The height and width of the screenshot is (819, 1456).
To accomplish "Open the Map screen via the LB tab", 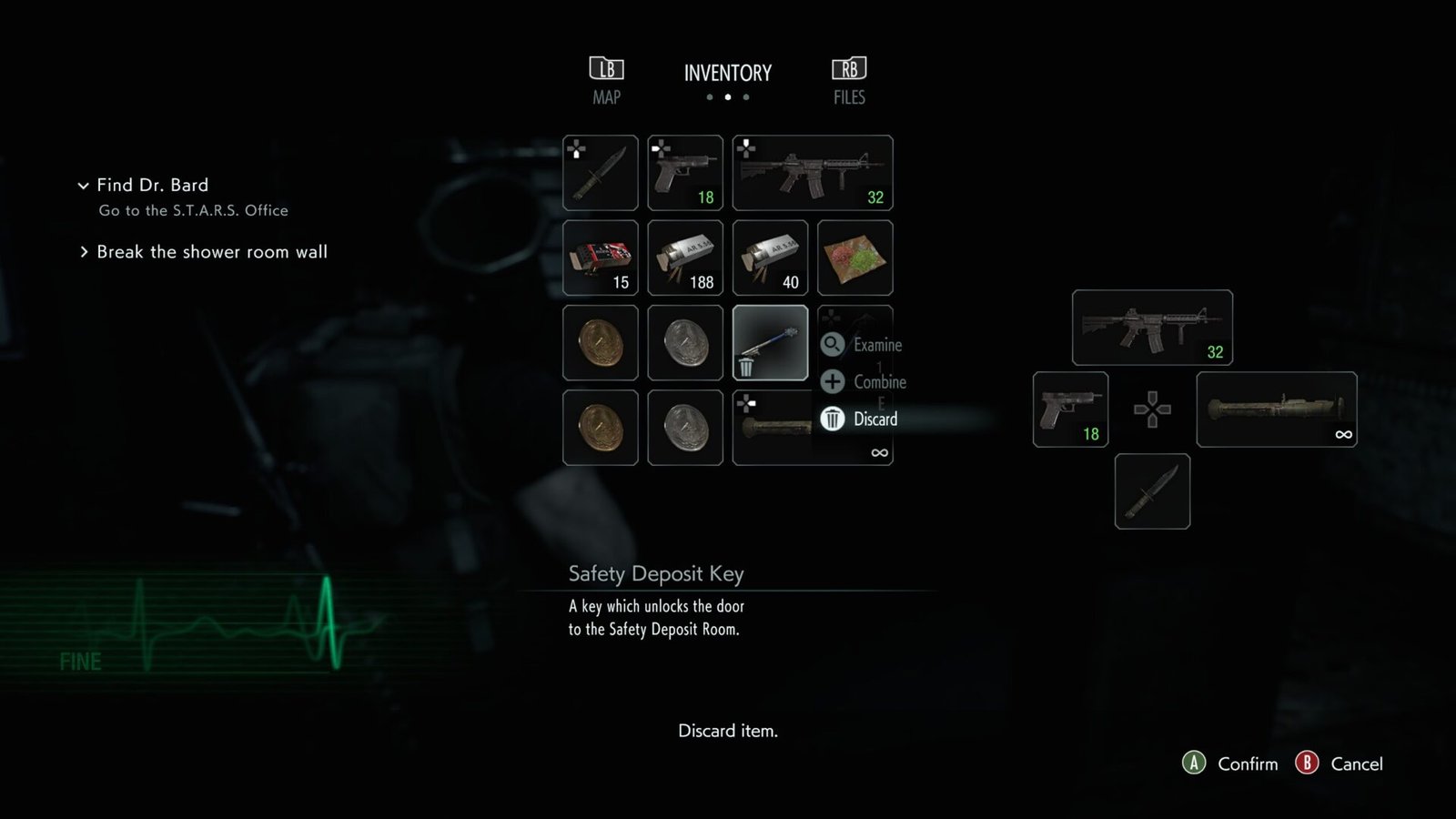I will click(x=604, y=80).
